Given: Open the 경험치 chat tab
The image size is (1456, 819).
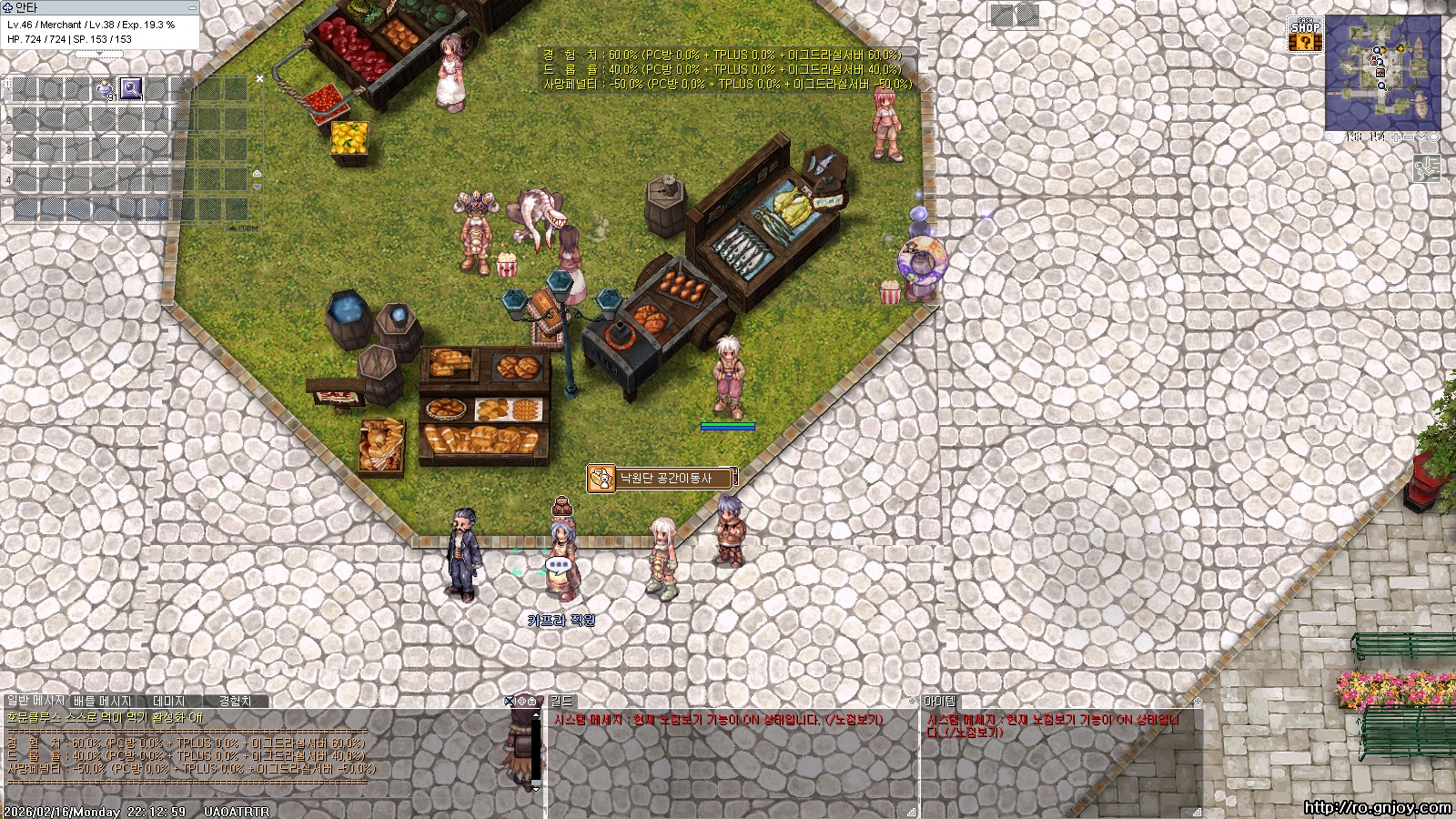Looking at the screenshot, I should [x=235, y=701].
